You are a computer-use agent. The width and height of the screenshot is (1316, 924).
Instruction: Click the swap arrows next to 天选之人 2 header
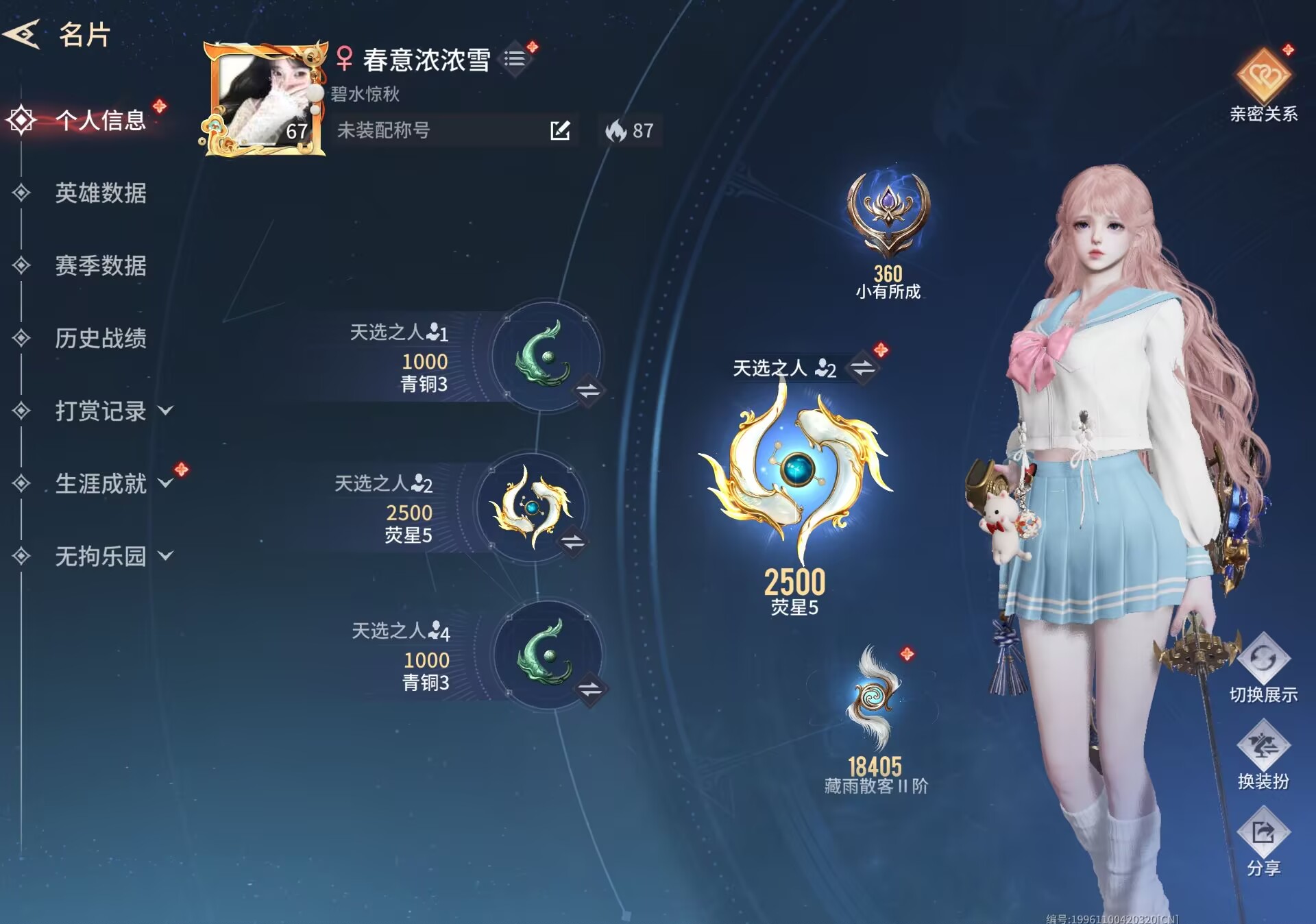pos(862,368)
